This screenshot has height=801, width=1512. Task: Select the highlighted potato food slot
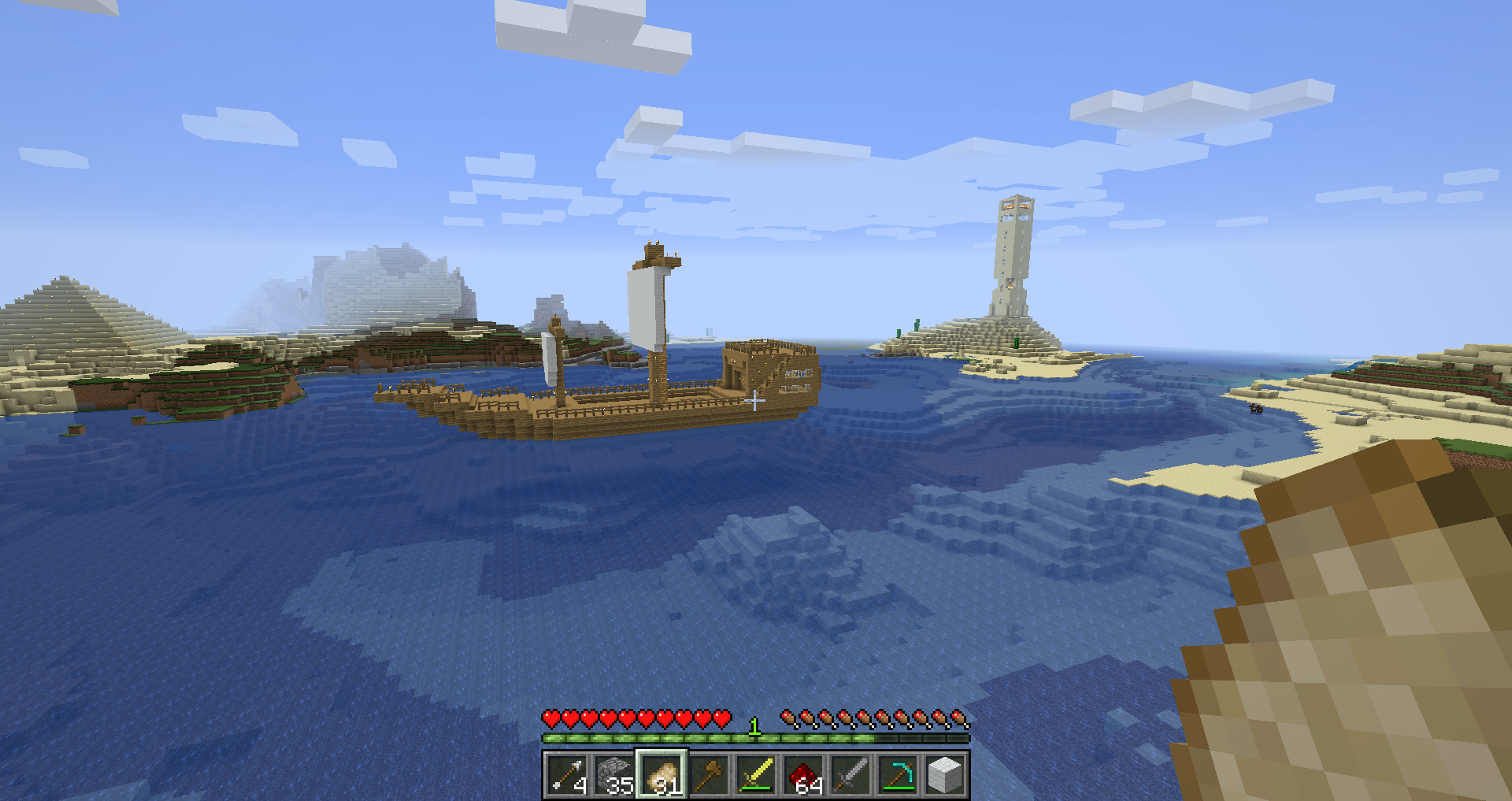point(661,775)
